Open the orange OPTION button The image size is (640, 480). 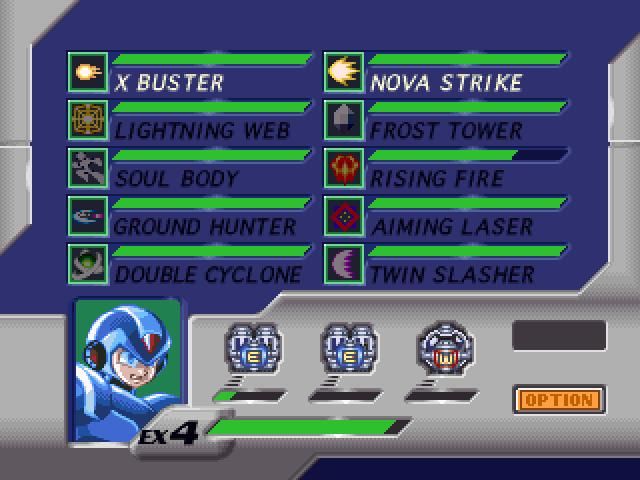560,401
